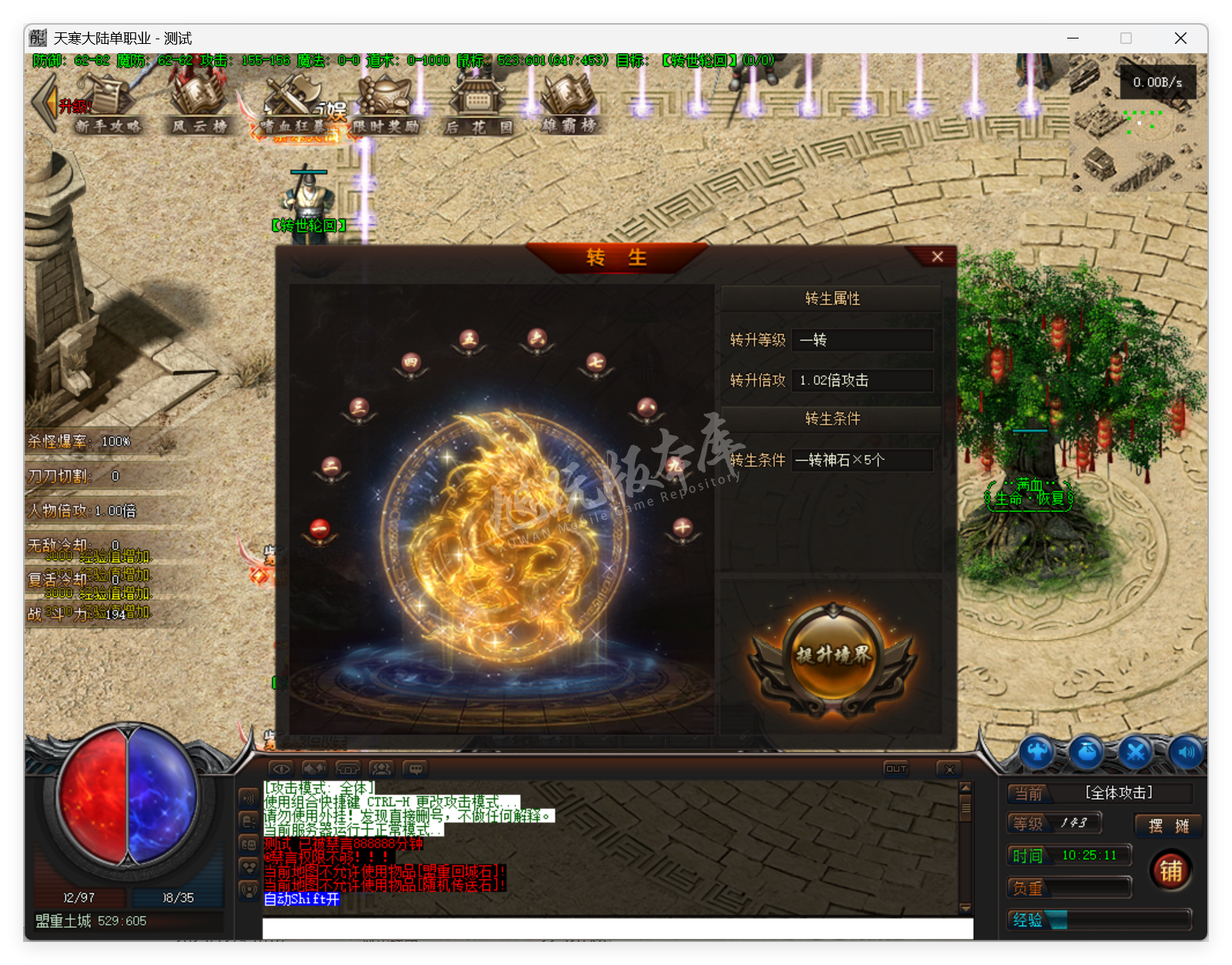Mute sound with the speaker icon
The height and width of the screenshot is (965, 1232).
(x=1184, y=752)
